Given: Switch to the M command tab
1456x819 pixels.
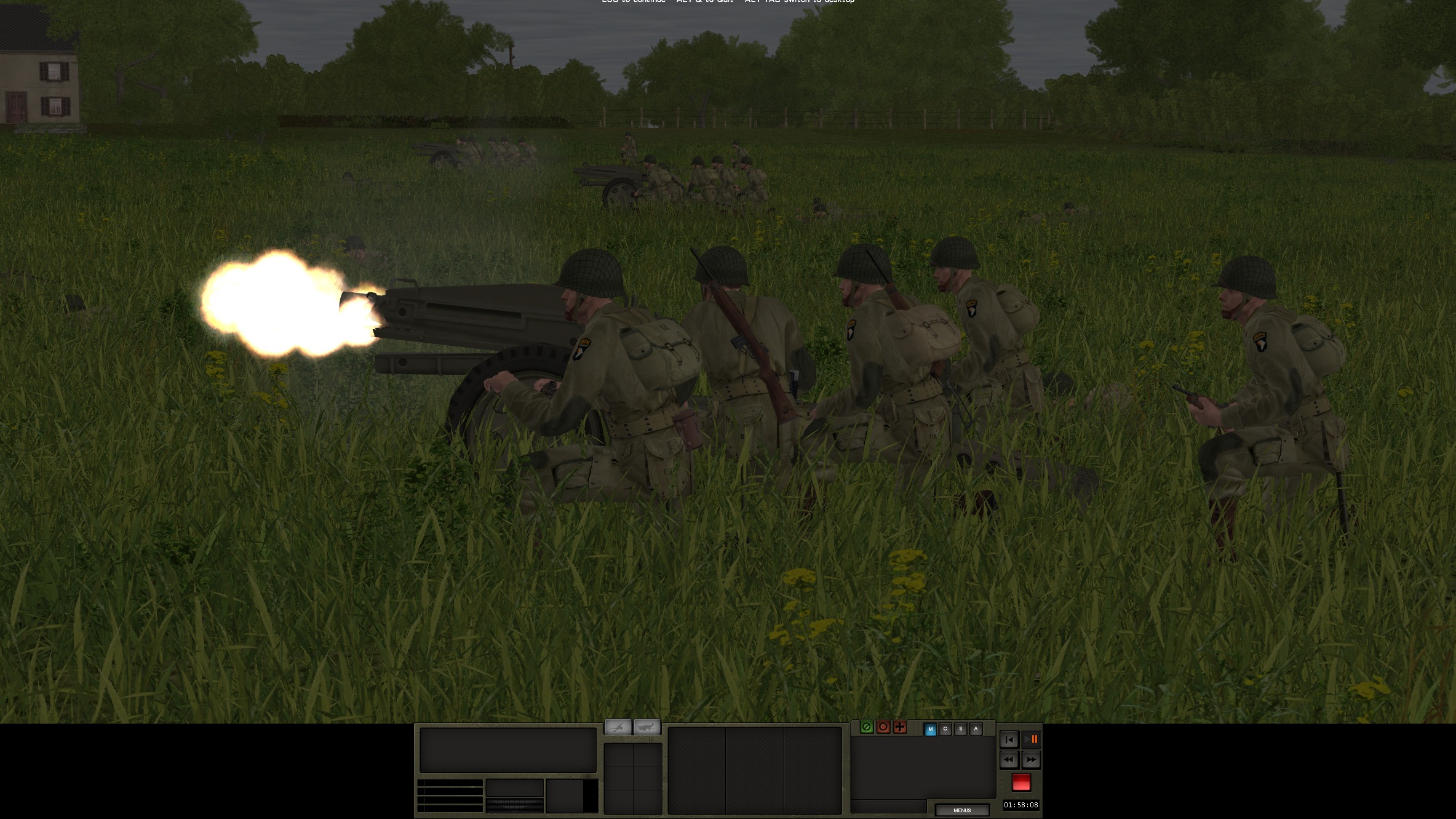Looking at the screenshot, I should (930, 729).
